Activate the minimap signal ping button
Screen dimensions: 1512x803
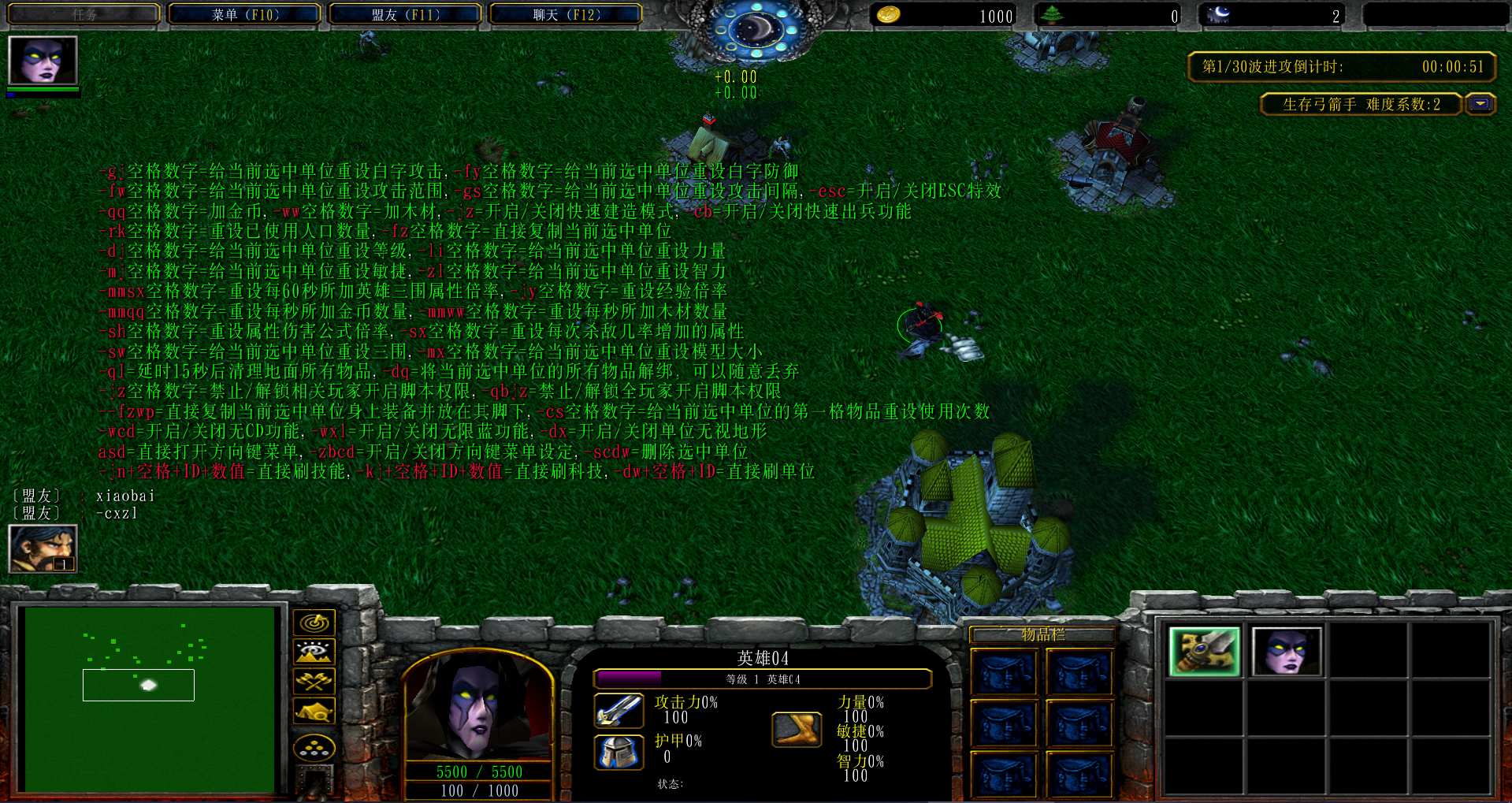click(314, 623)
